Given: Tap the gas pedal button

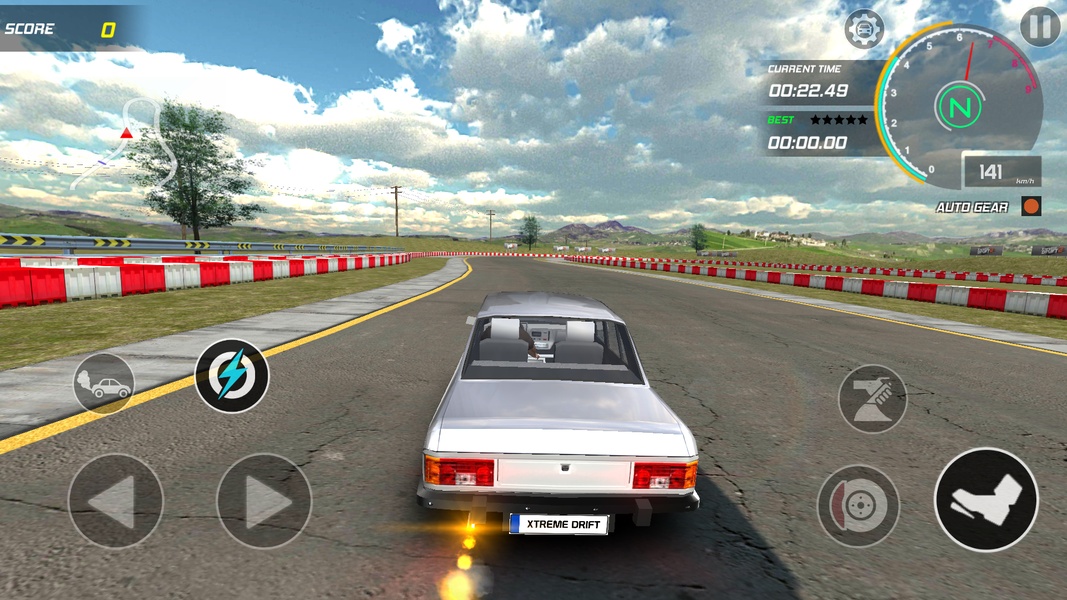Looking at the screenshot, I should pos(985,499).
